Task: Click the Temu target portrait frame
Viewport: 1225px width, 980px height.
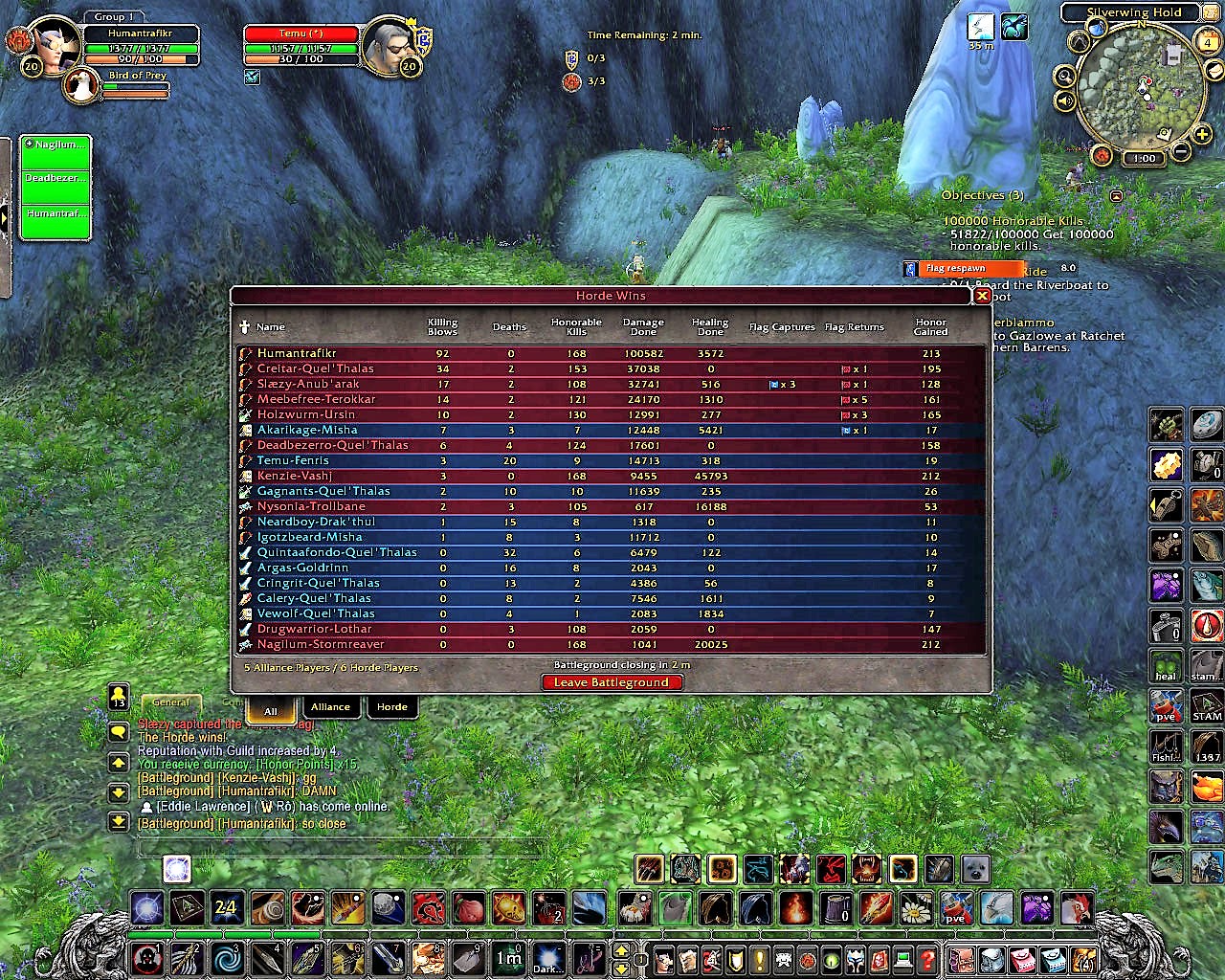Action: tap(390, 44)
